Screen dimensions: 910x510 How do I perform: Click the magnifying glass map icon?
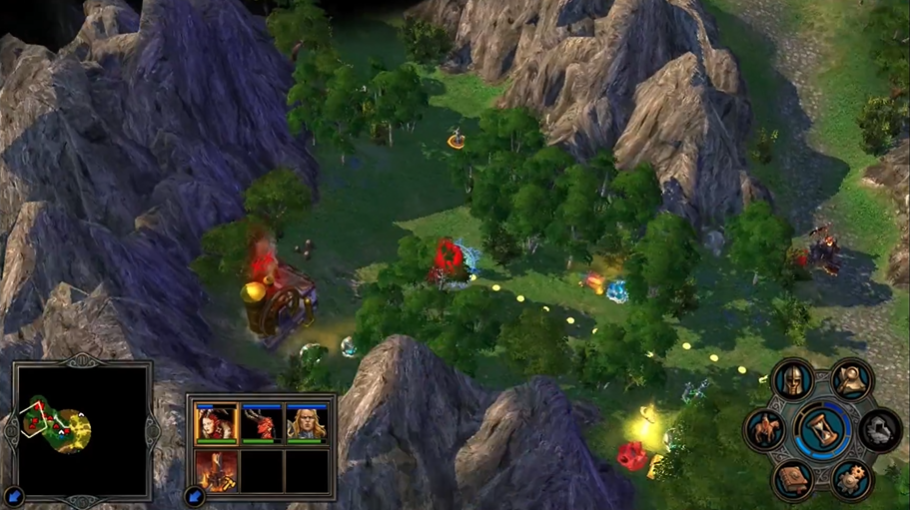852,380
